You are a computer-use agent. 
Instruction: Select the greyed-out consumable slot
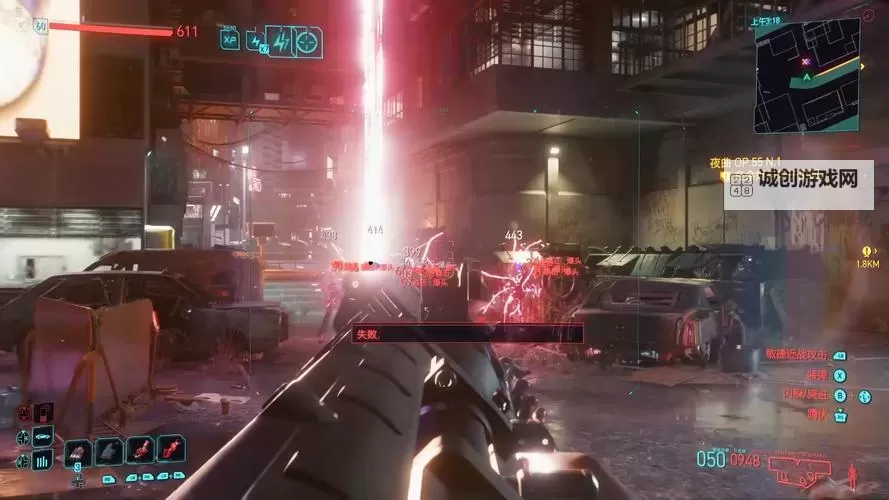click(x=109, y=451)
